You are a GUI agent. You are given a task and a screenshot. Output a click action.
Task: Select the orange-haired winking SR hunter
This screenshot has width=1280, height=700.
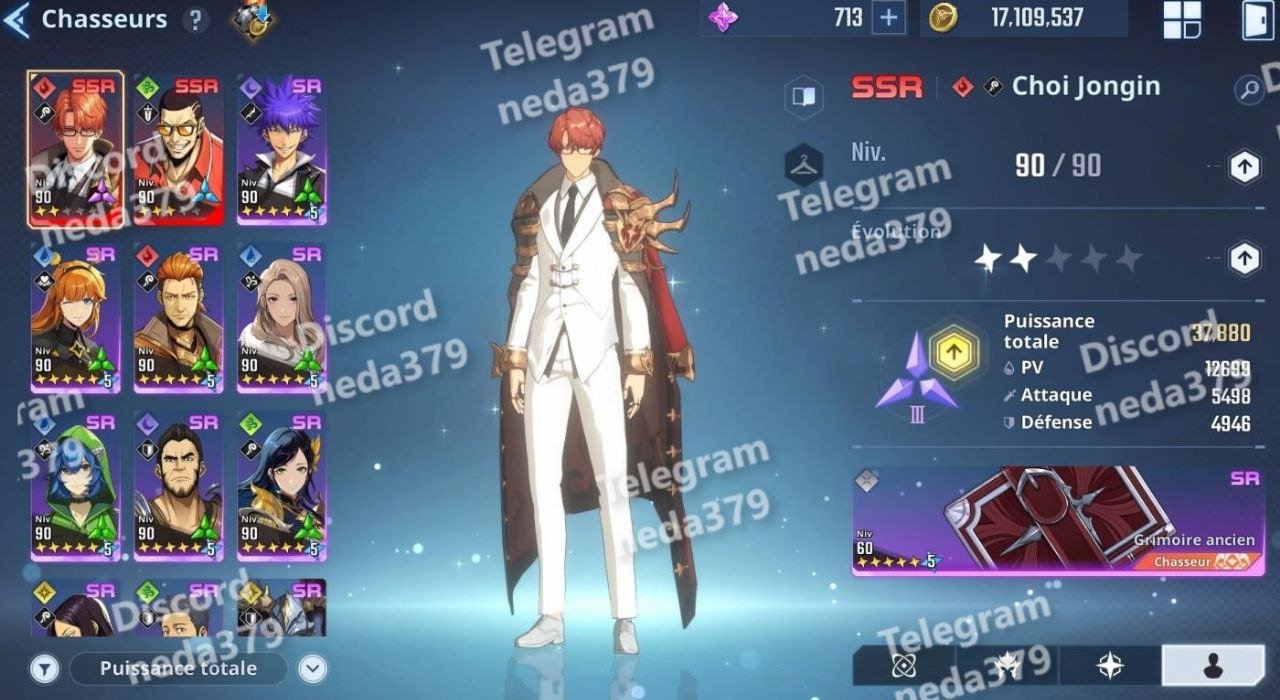[x=76, y=318]
